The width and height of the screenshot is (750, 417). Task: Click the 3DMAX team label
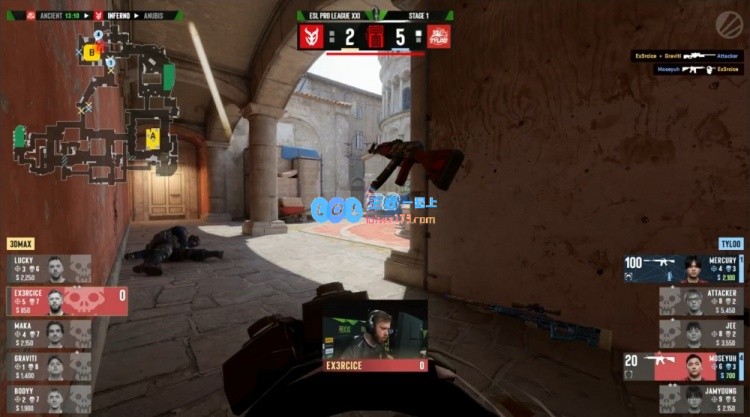[x=21, y=244]
